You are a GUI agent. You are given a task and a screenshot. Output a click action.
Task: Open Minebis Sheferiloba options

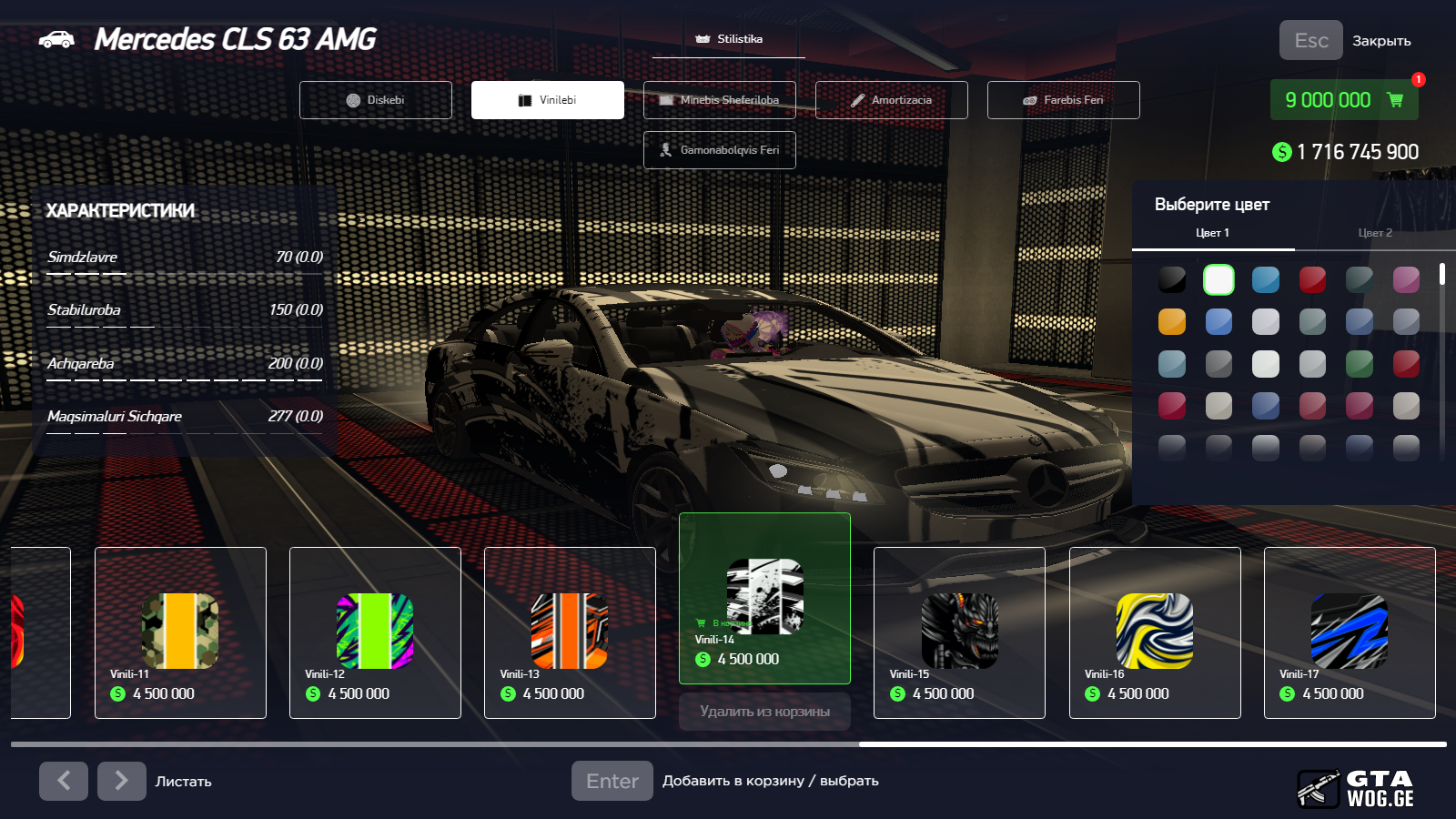[x=719, y=100]
